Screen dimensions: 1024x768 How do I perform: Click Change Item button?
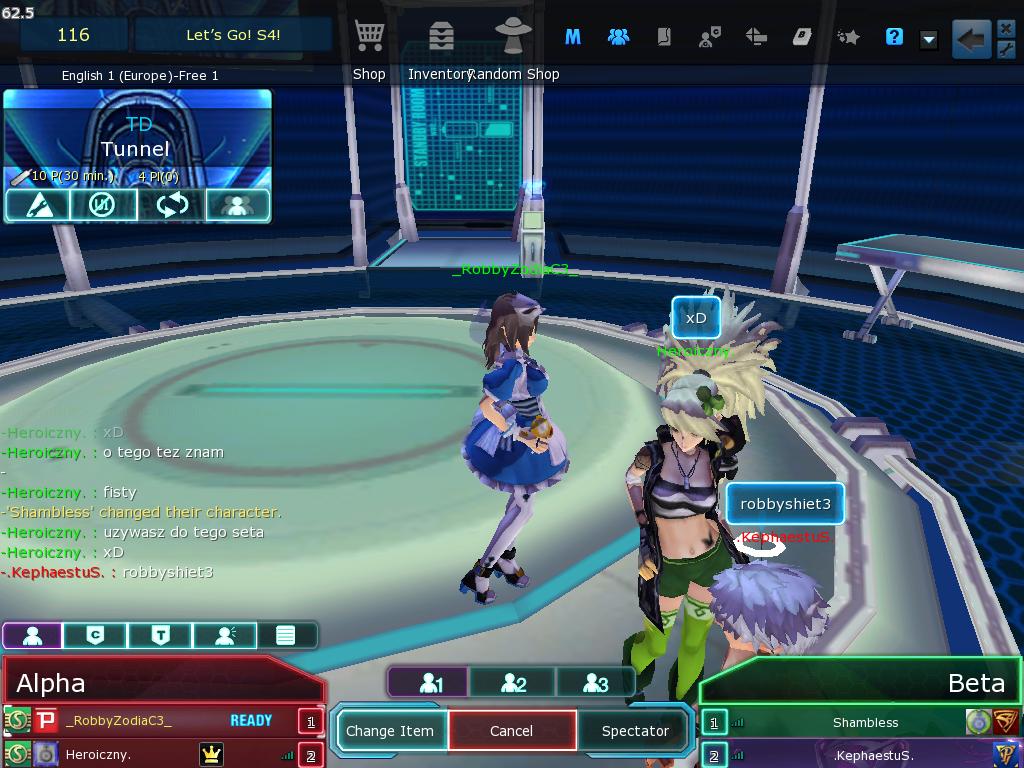[390, 731]
